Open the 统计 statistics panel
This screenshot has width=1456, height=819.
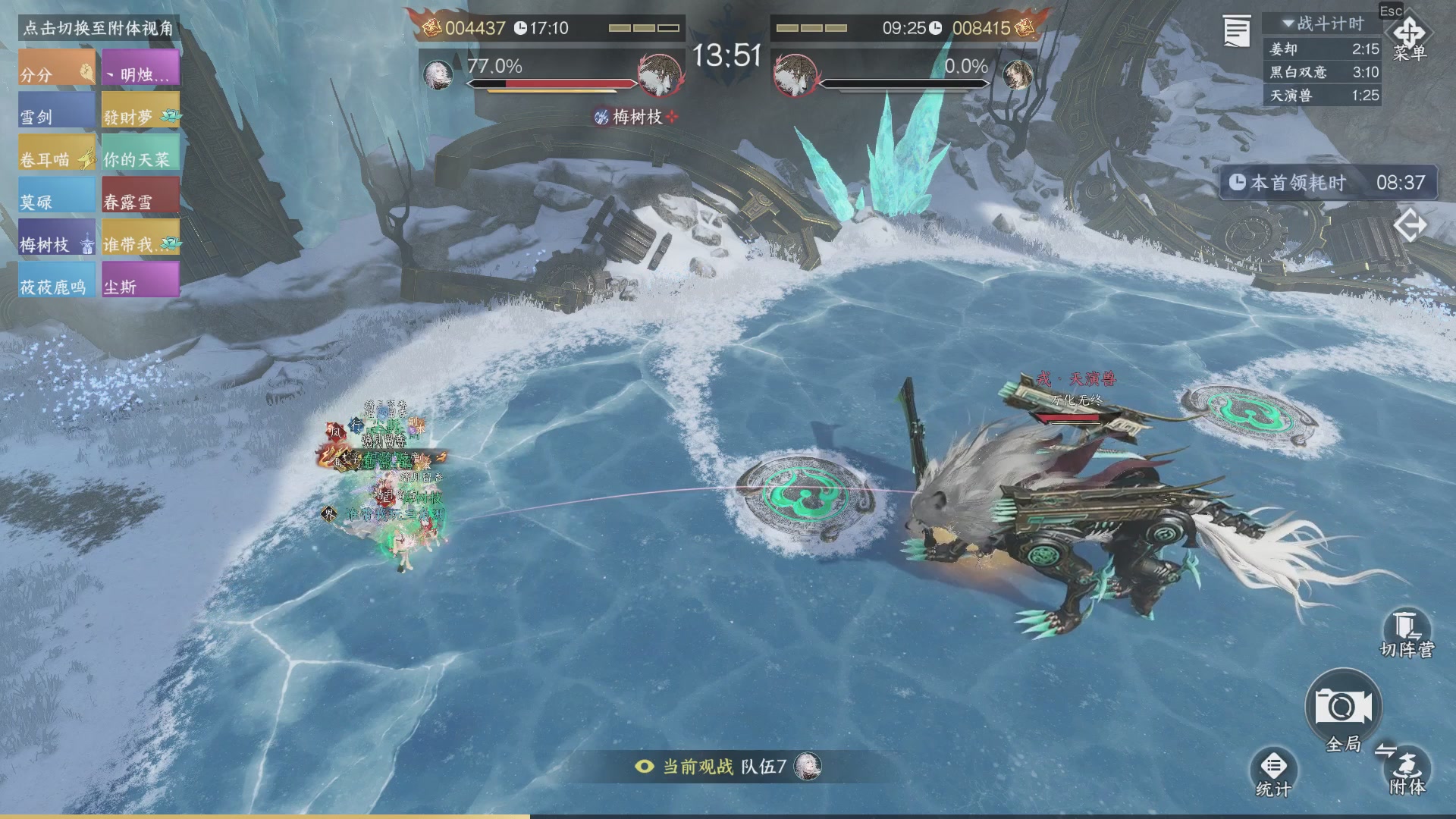1273,772
